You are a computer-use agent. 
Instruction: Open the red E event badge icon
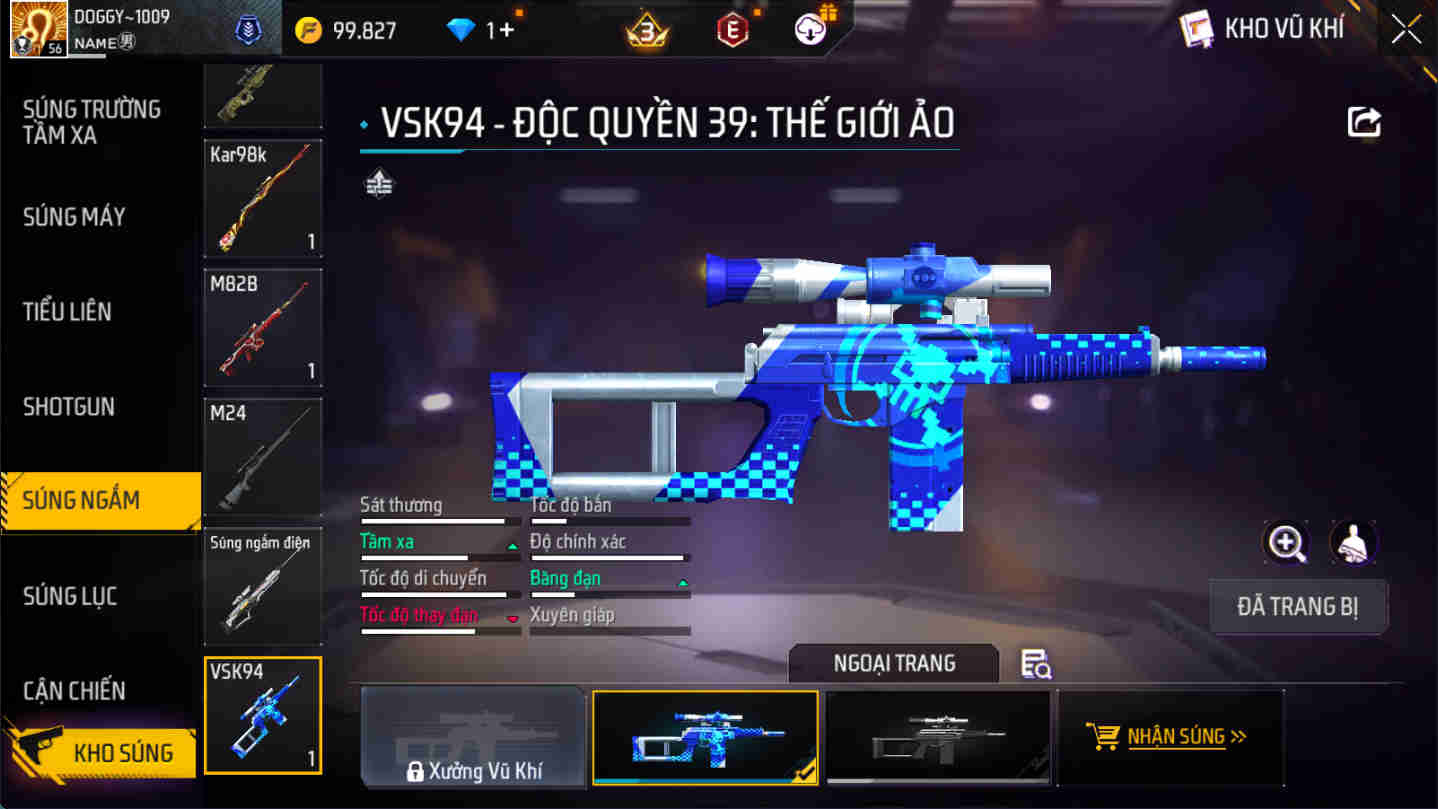pyautogui.click(x=731, y=30)
